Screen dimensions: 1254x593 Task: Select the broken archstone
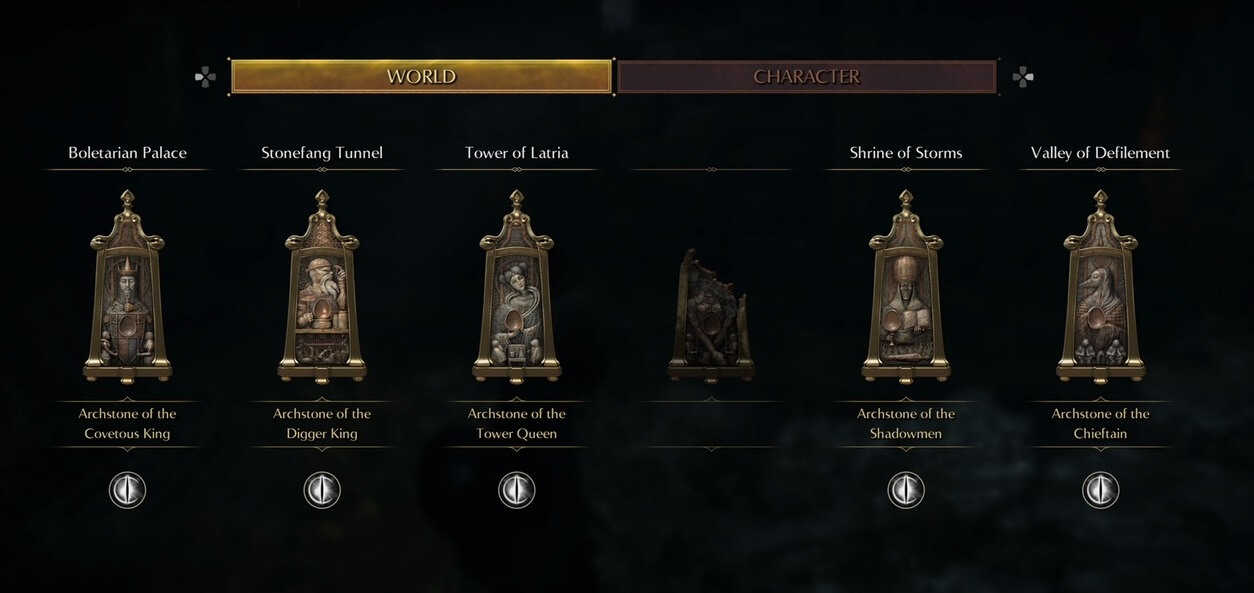[x=711, y=315]
